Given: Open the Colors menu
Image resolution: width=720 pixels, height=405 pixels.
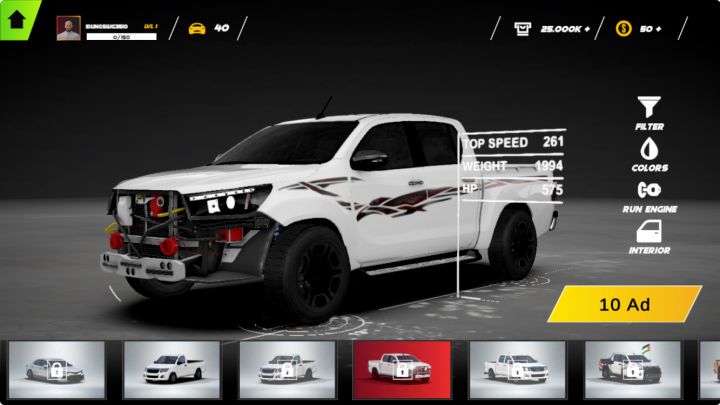Looking at the screenshot, I should (649, 152).
